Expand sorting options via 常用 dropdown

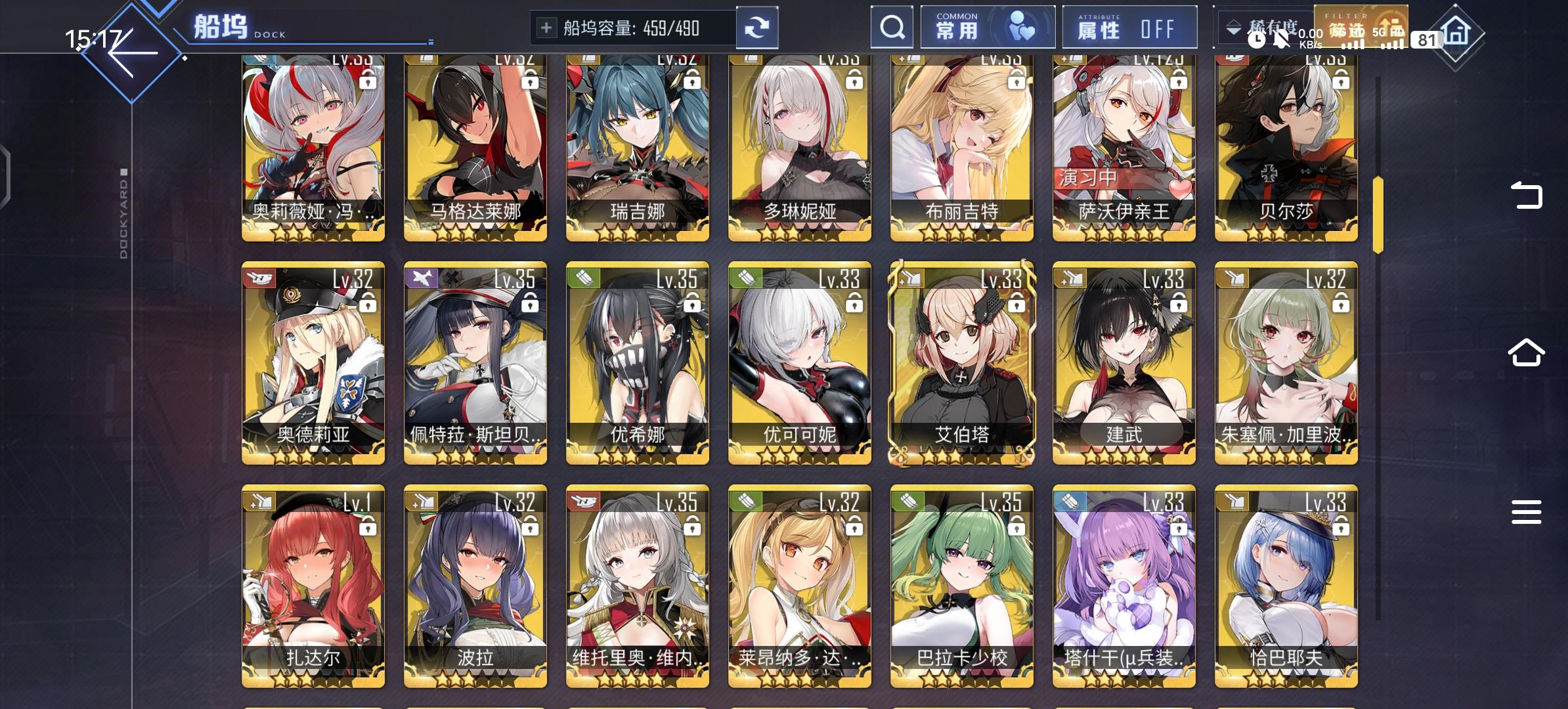click(959, 27)
